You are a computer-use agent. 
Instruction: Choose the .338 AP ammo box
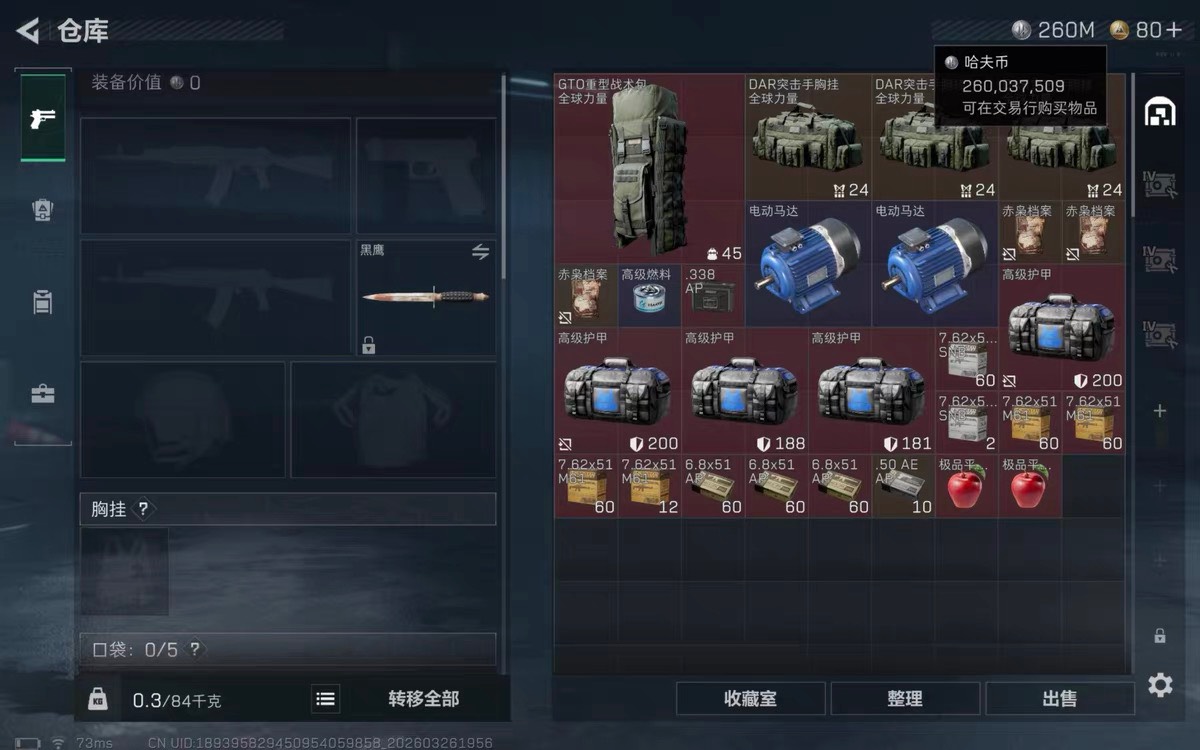713,296
